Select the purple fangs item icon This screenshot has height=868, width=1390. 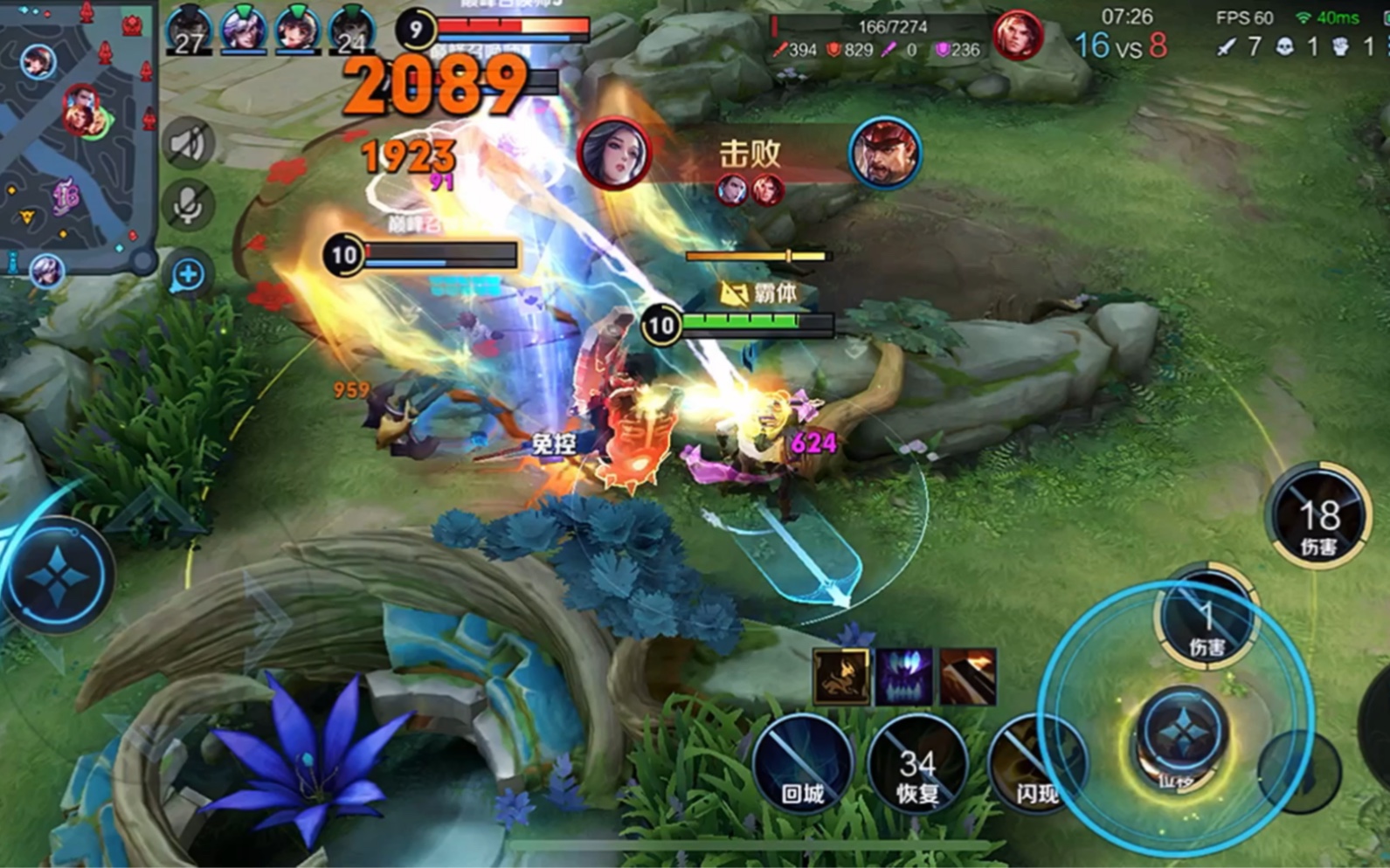click(904, 675)
